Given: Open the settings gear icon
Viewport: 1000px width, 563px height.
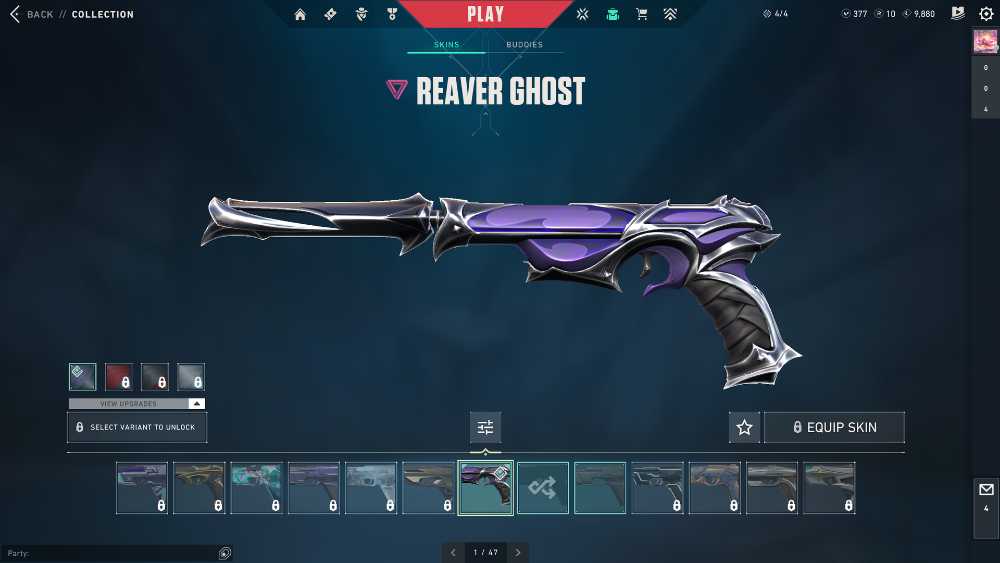Looking at the screenshot, I should [986, 14].
